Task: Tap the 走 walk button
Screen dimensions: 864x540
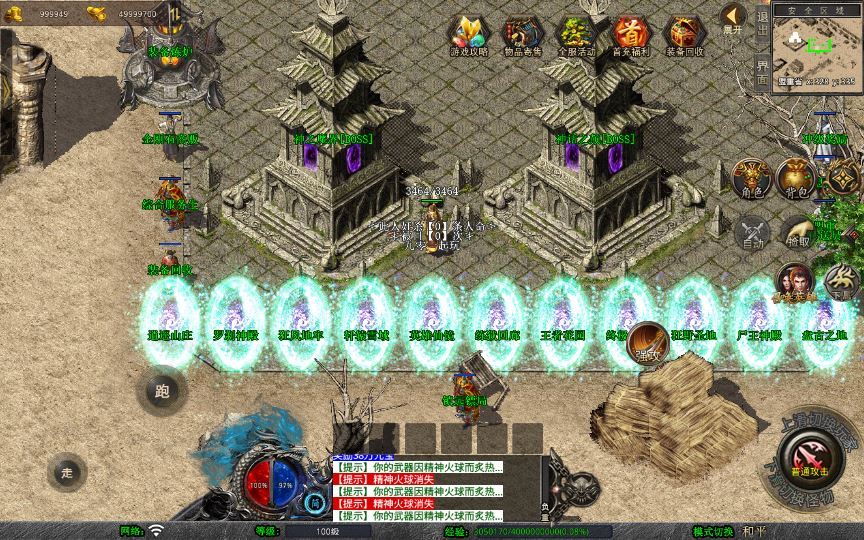Action: click(x=68, y=471)
